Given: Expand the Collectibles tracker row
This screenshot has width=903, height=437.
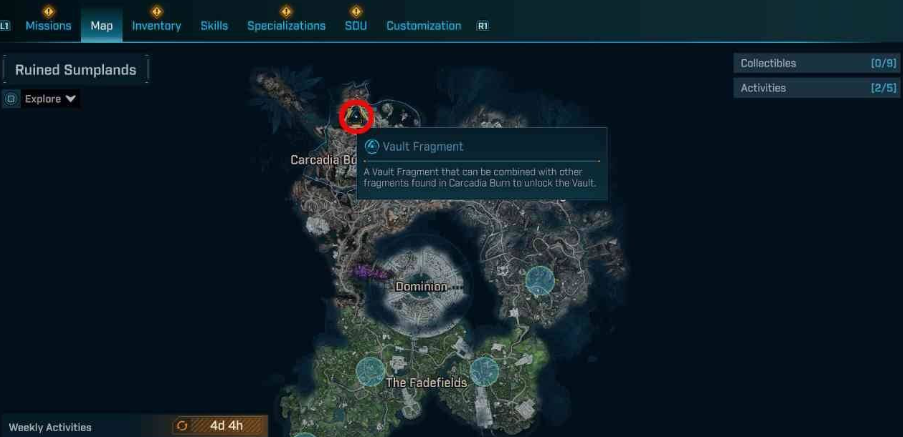Looking at the screenshot, I should pos(816,63).
